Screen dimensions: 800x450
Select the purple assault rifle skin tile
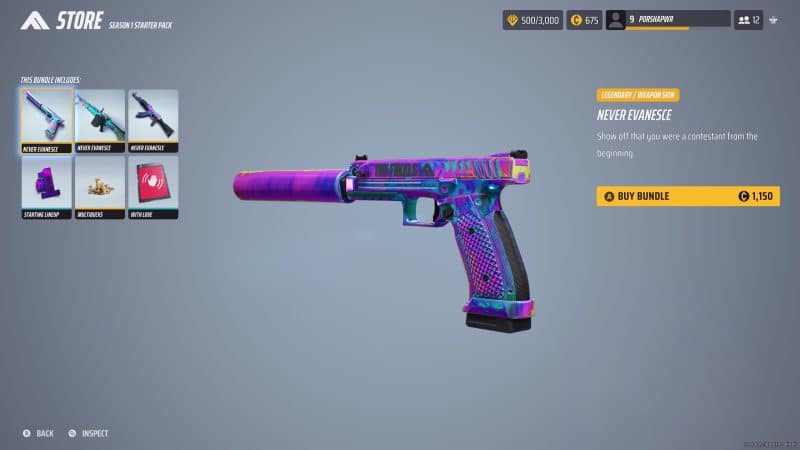pyautogui.click(x=153, y=120)
